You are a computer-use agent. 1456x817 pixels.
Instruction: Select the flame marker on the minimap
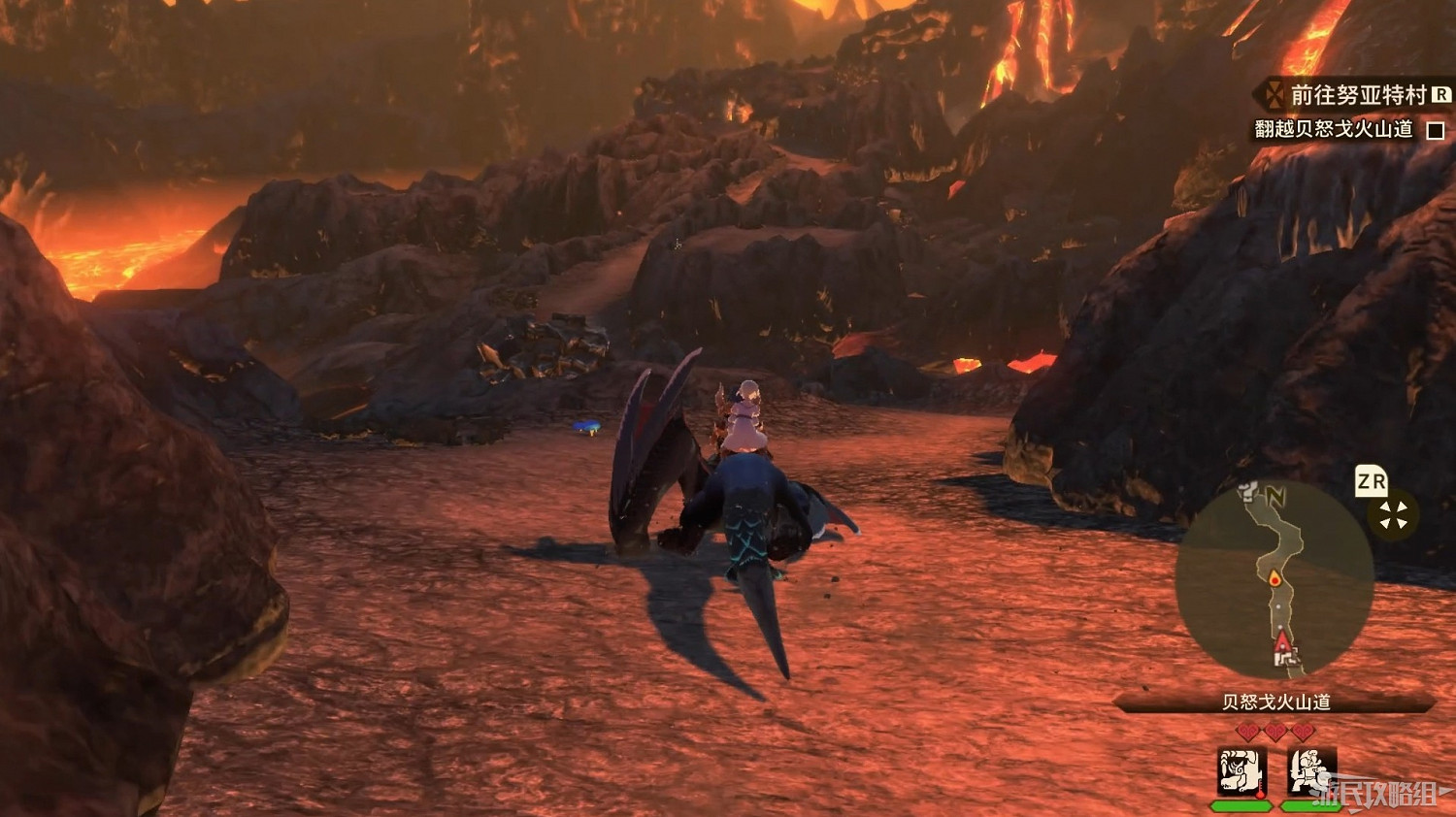[x=1274, y=578]
